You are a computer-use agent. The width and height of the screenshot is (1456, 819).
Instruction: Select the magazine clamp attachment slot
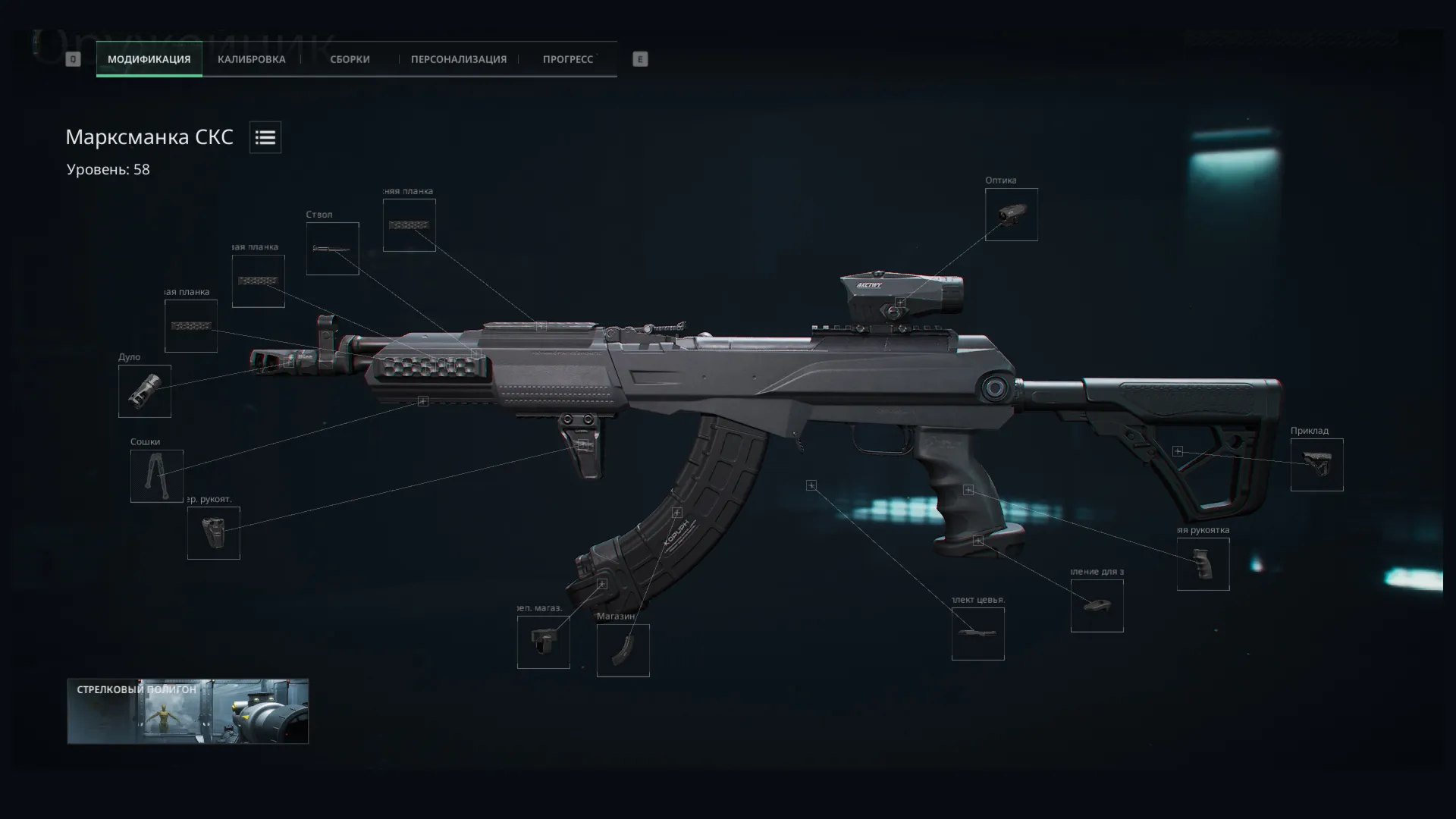pyautogui.click(x=543, y=642)
